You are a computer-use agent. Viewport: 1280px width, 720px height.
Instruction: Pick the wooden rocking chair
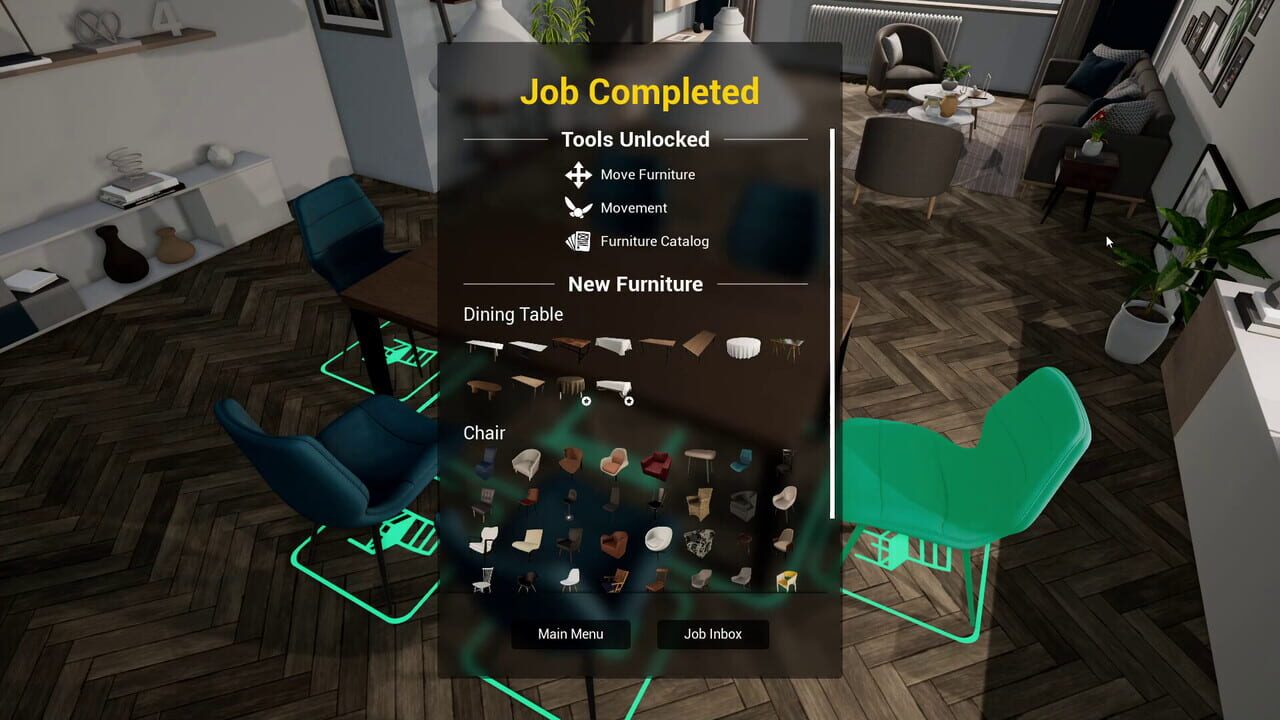point(615,577)
